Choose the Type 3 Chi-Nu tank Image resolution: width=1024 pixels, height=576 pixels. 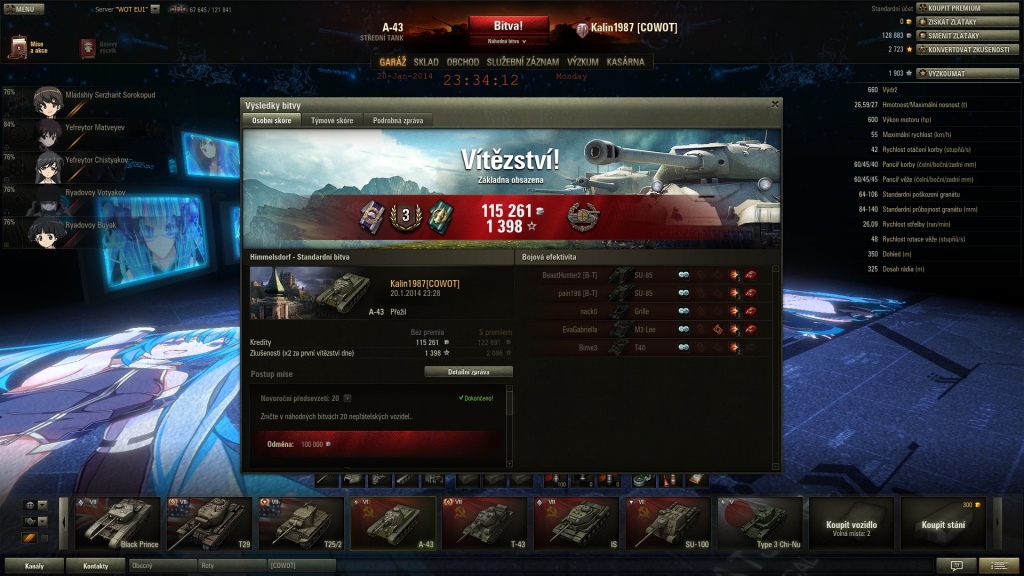[x=760, y=524]
